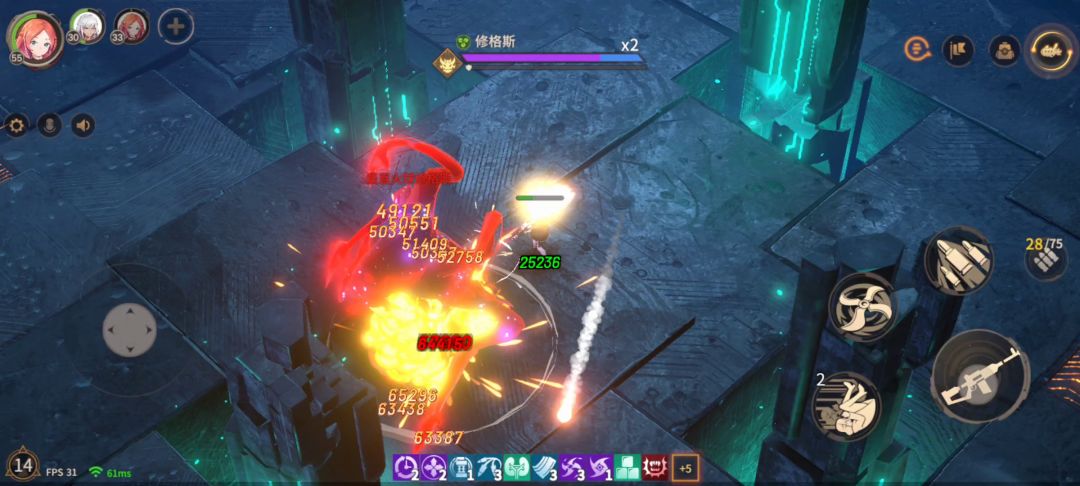1080x486 pixels.
Task: Add a party member with the plus button
Action: [176, 26]
